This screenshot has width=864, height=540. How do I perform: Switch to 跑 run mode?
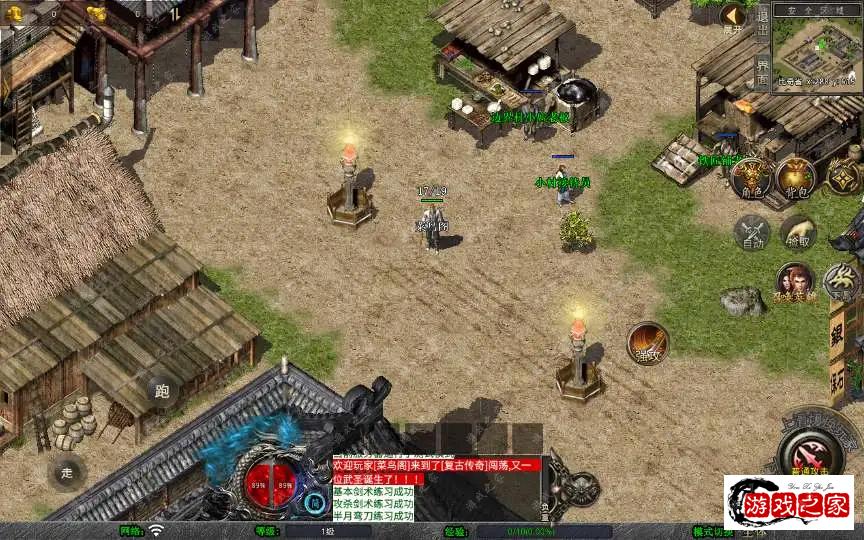point(163,391)
